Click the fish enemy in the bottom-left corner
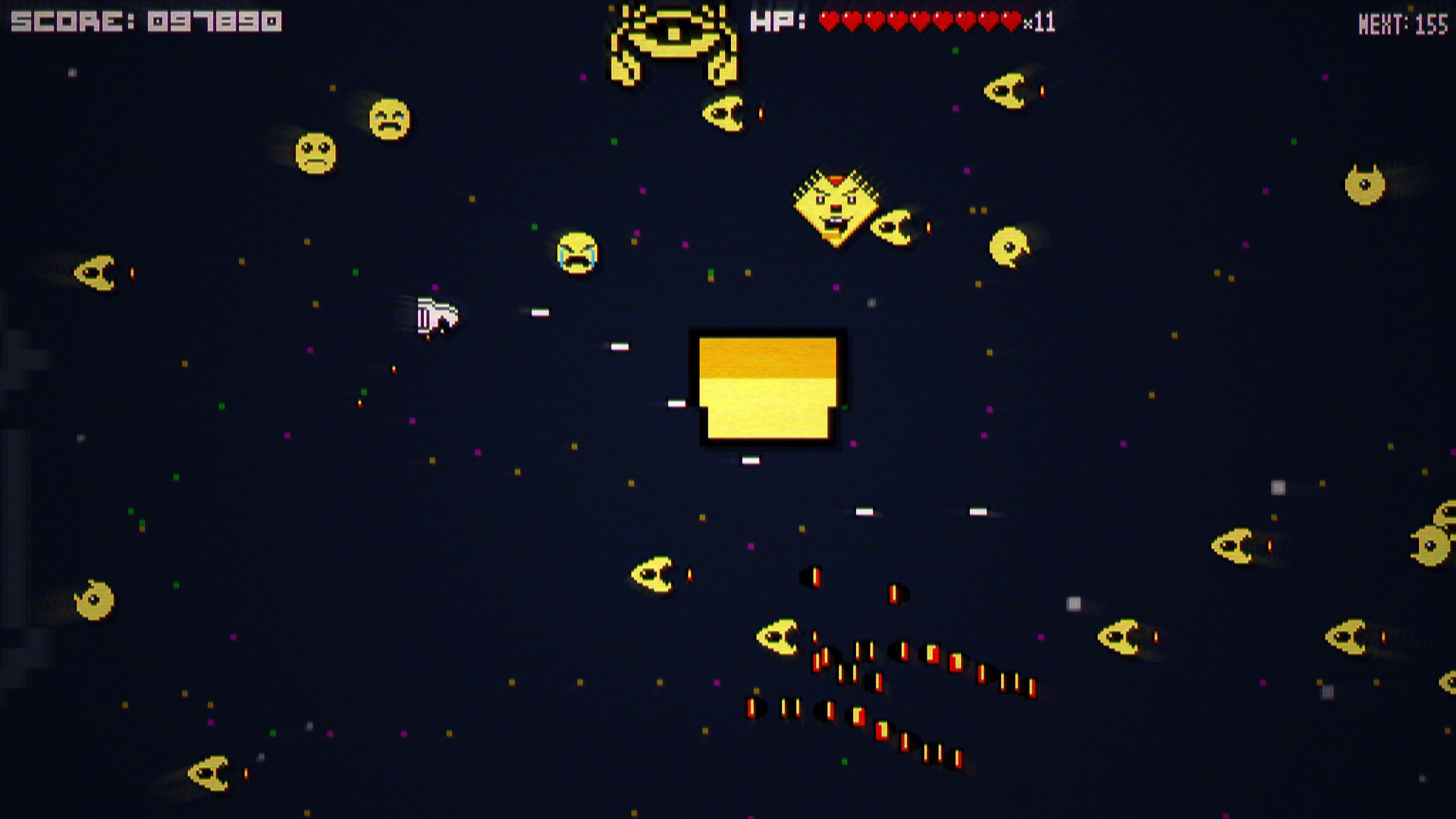Screen dimensions: 1456x819 click(x=209, y=773)
